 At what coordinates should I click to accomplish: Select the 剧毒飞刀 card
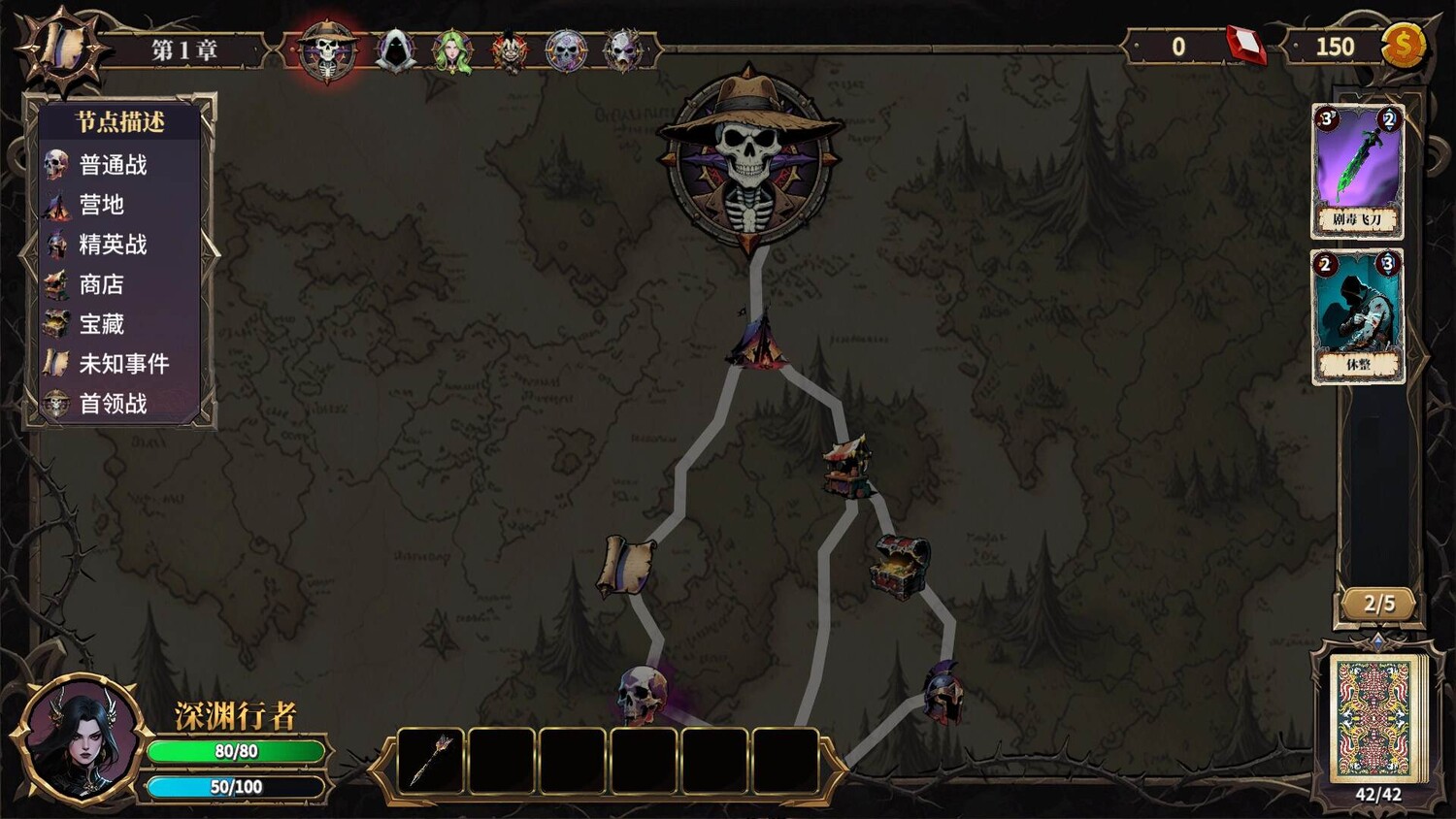tap(1357, 171)
